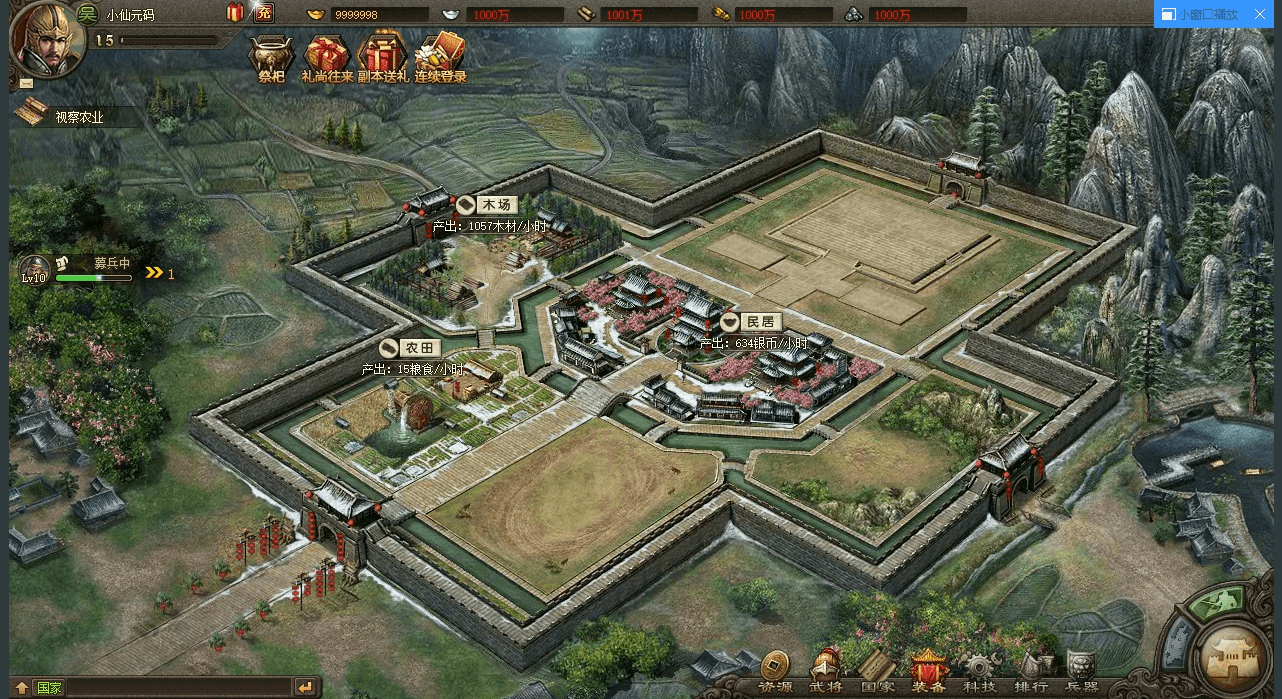Open the 礼尚往来 gift exchange event
The image size is (1282, 699).
[326, 58]
